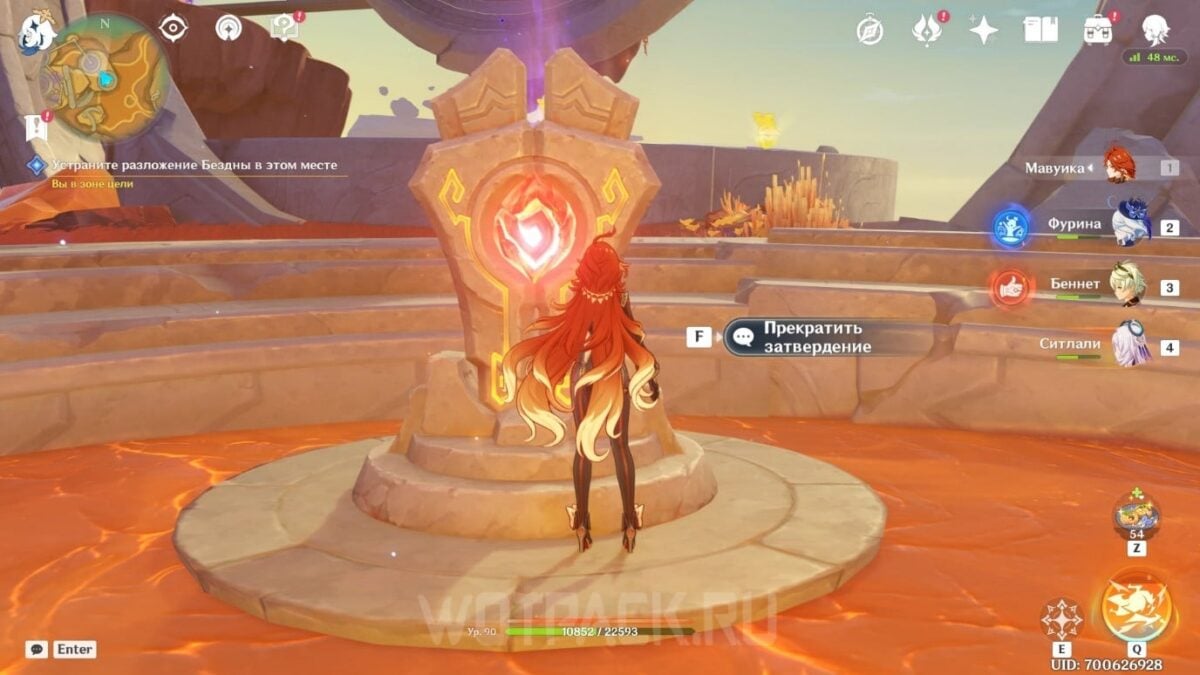Activate the elemental skill icon
Screen dimensions: 1200x675
[x=1061, y=620]
